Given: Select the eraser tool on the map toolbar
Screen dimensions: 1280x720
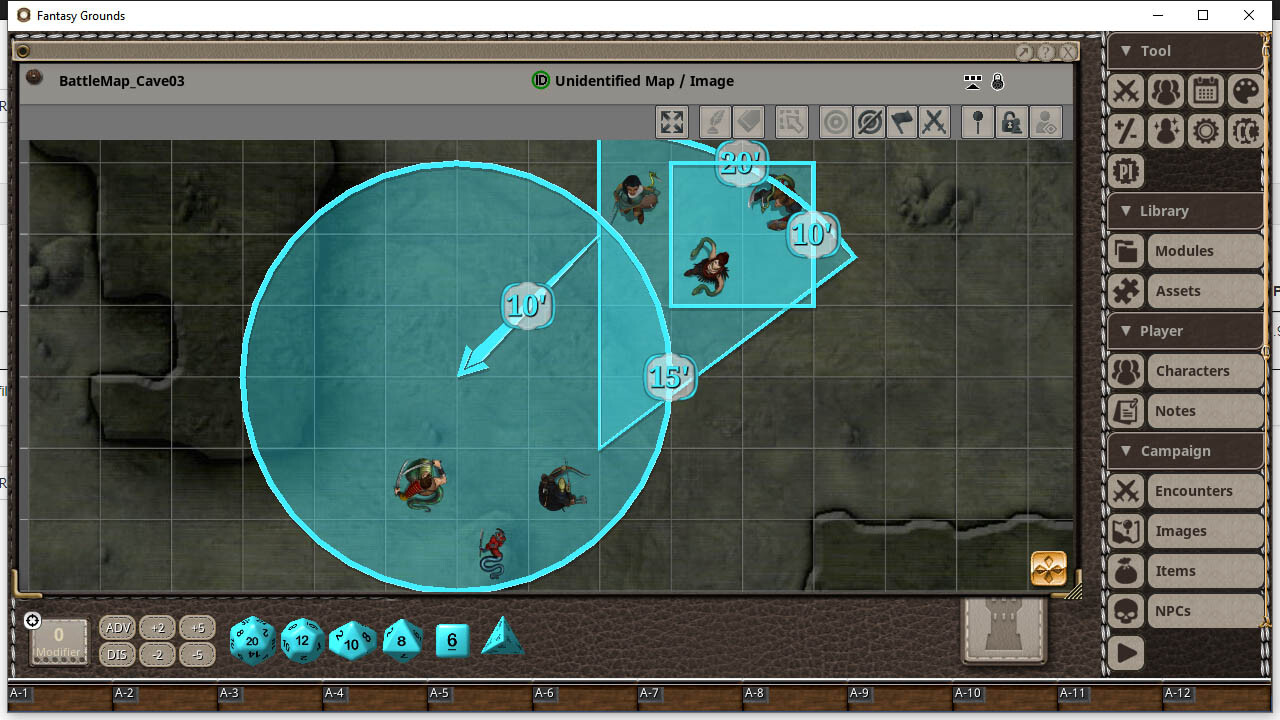Looking at the screenshot, I should (746, 121).
